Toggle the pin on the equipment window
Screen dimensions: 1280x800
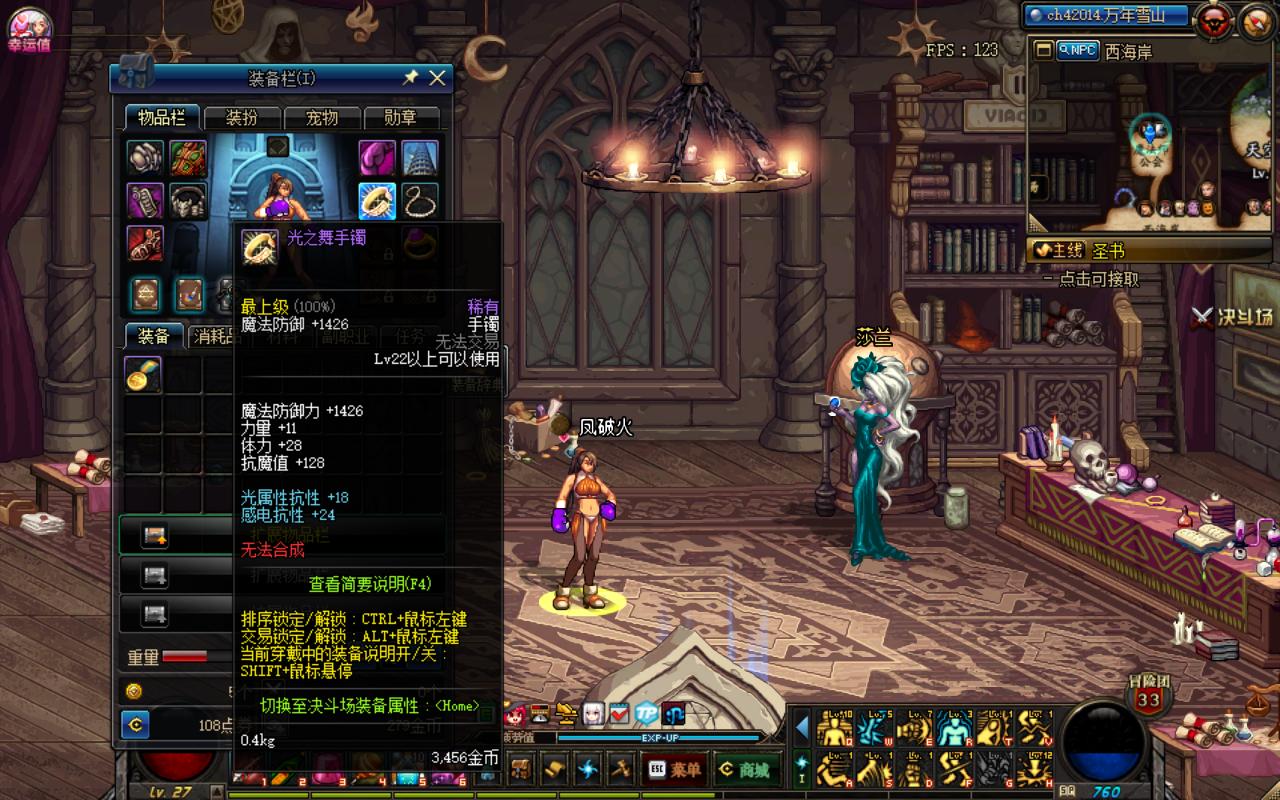click(410, 78)
